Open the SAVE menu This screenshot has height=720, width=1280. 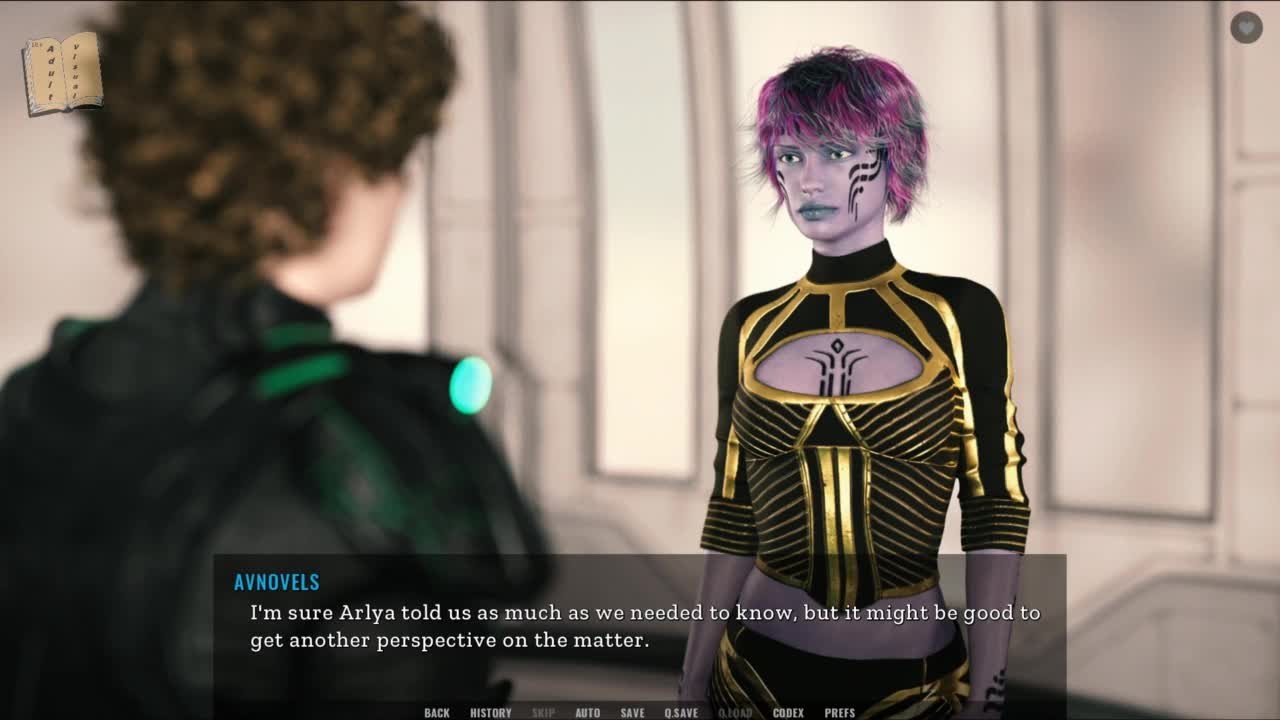[632, 713]
